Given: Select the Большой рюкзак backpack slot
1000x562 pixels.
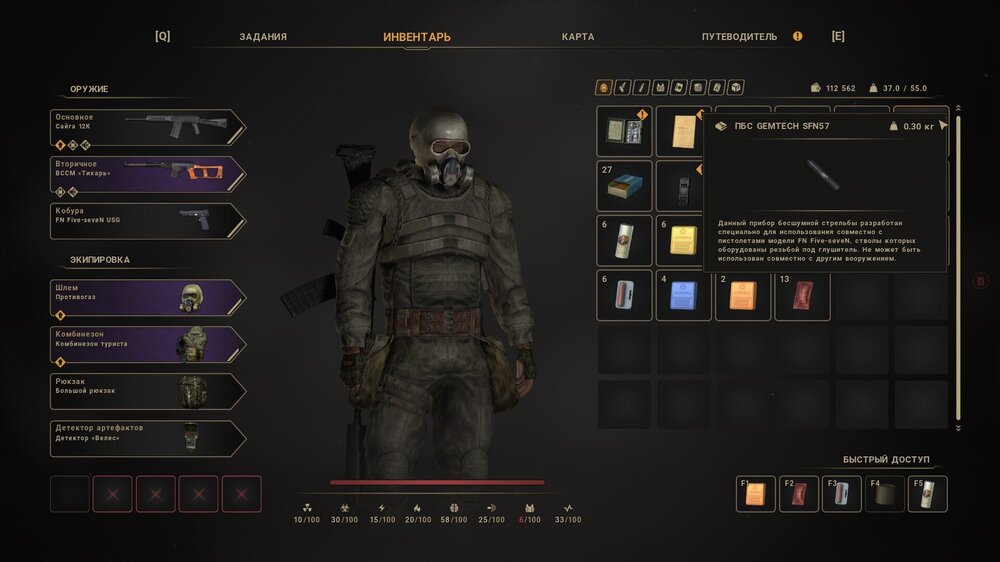Looking at the screenshot, I should coord(146,391).
